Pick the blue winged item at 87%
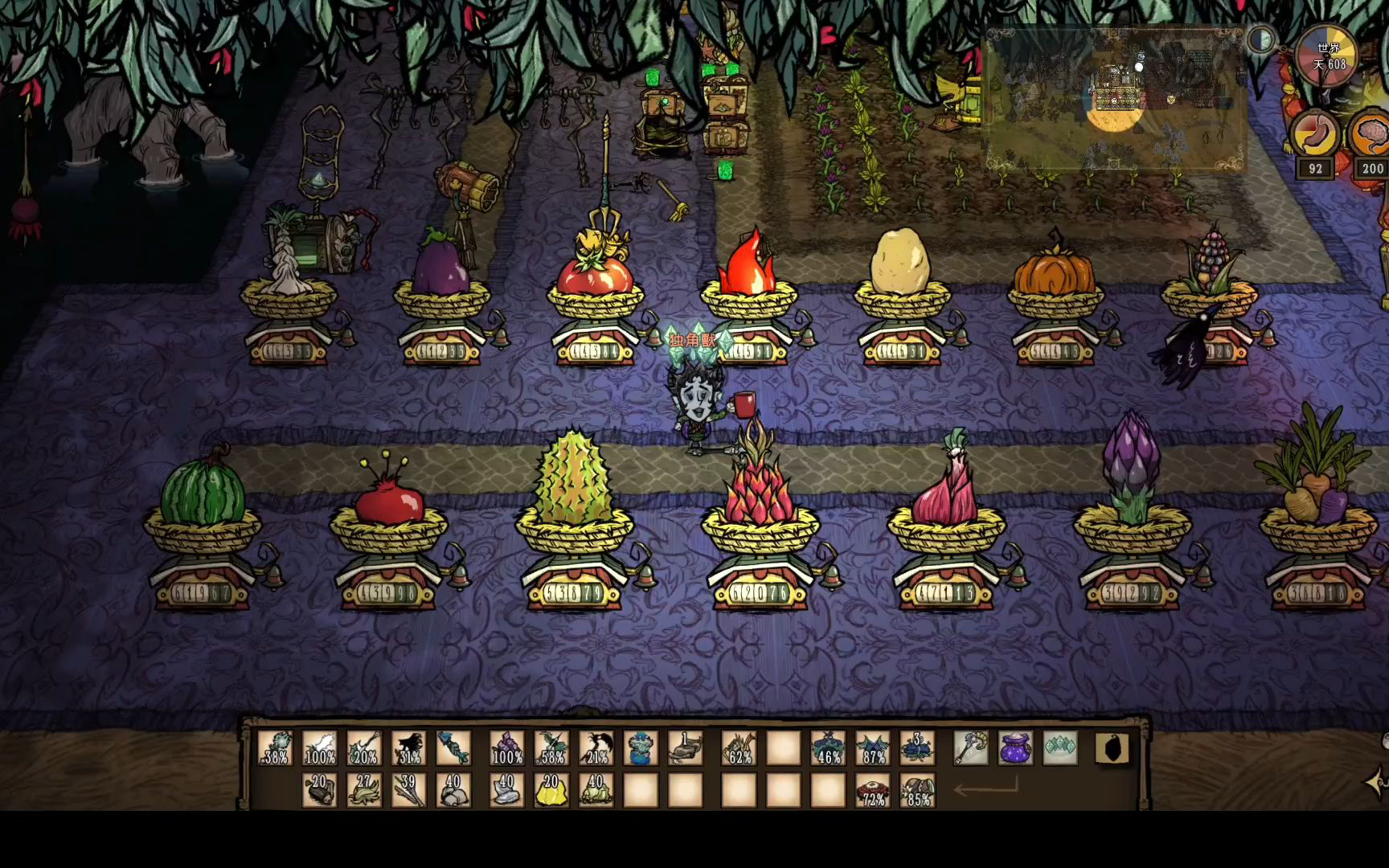Viewport: 1389px width, 868px height. click(872, 747)
